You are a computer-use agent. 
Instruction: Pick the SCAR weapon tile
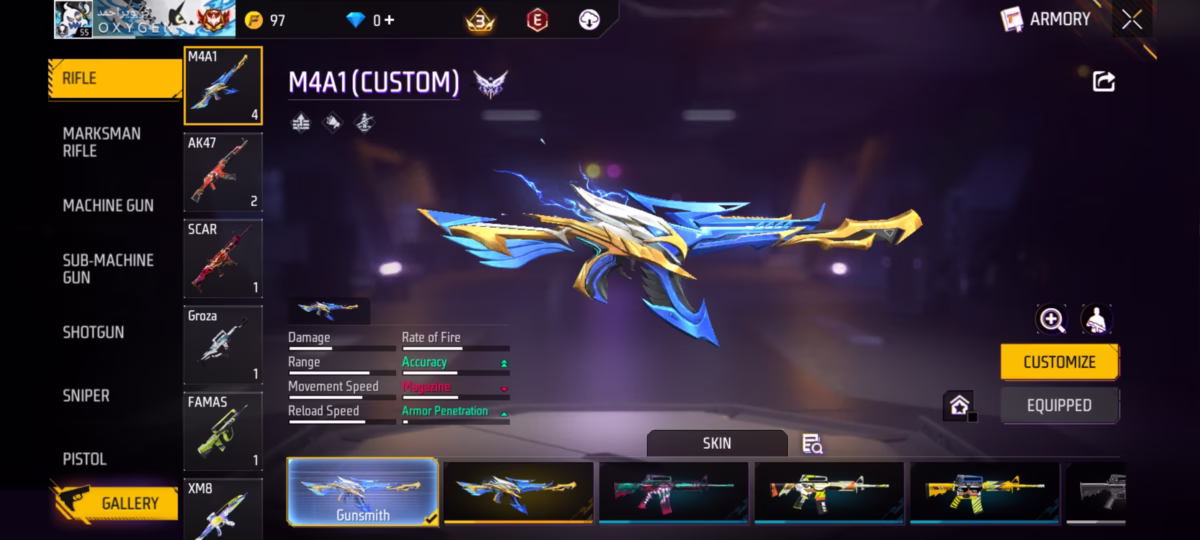[x=223, y=258]
